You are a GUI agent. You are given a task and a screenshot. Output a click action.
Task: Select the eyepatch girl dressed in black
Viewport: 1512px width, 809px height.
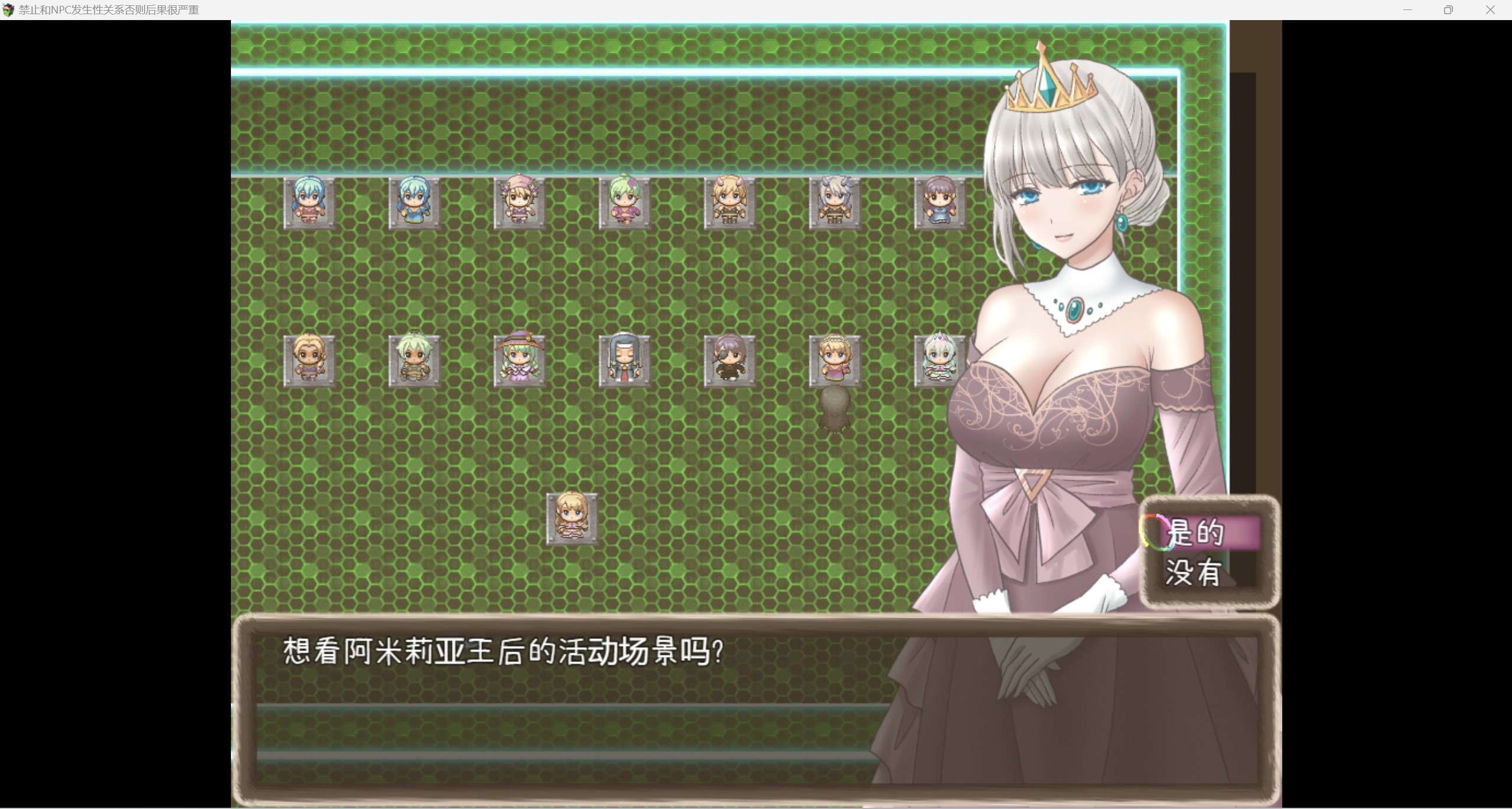click(x=729, y=361)
